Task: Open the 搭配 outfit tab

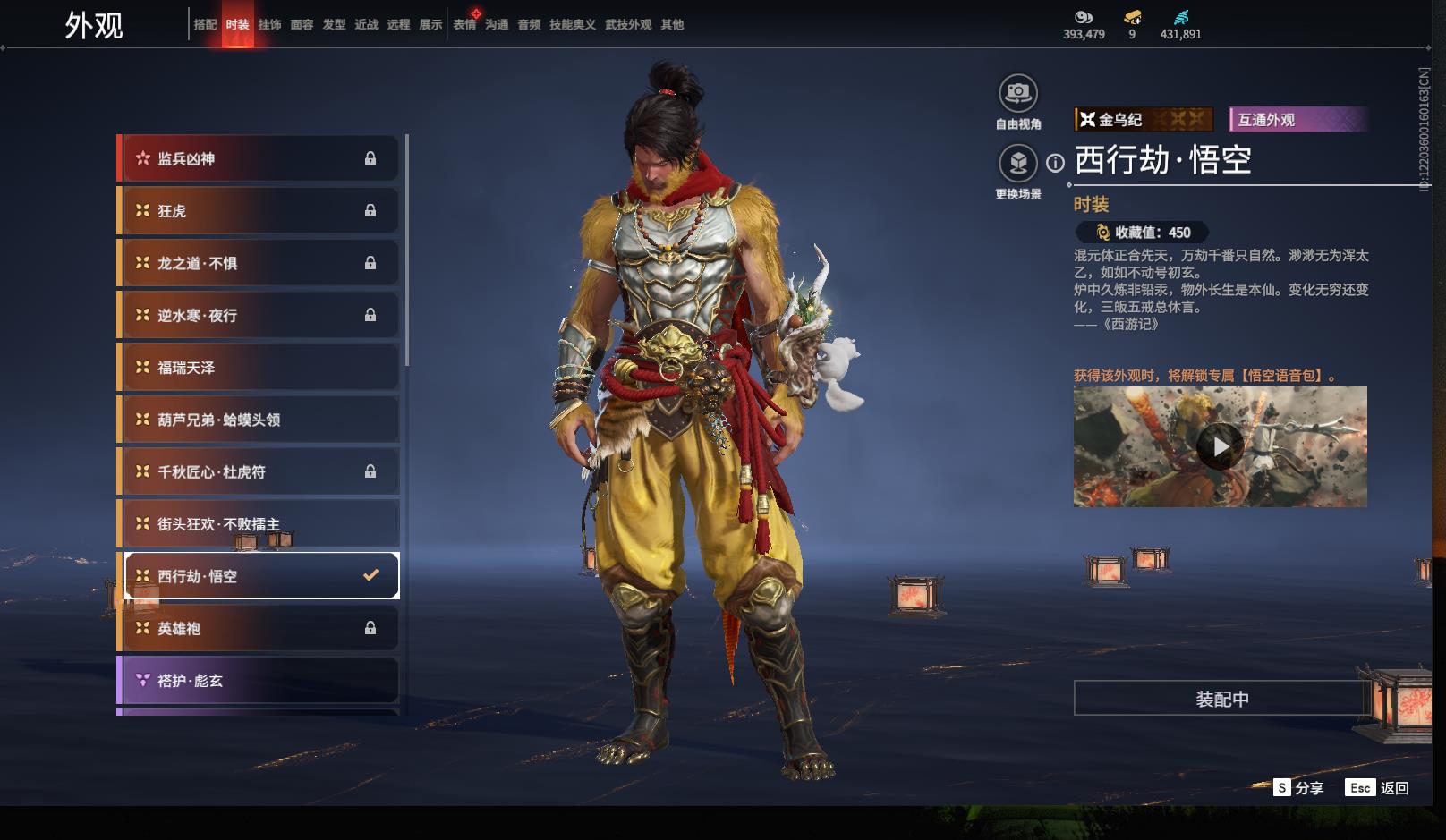Action: tap(205, 25)
